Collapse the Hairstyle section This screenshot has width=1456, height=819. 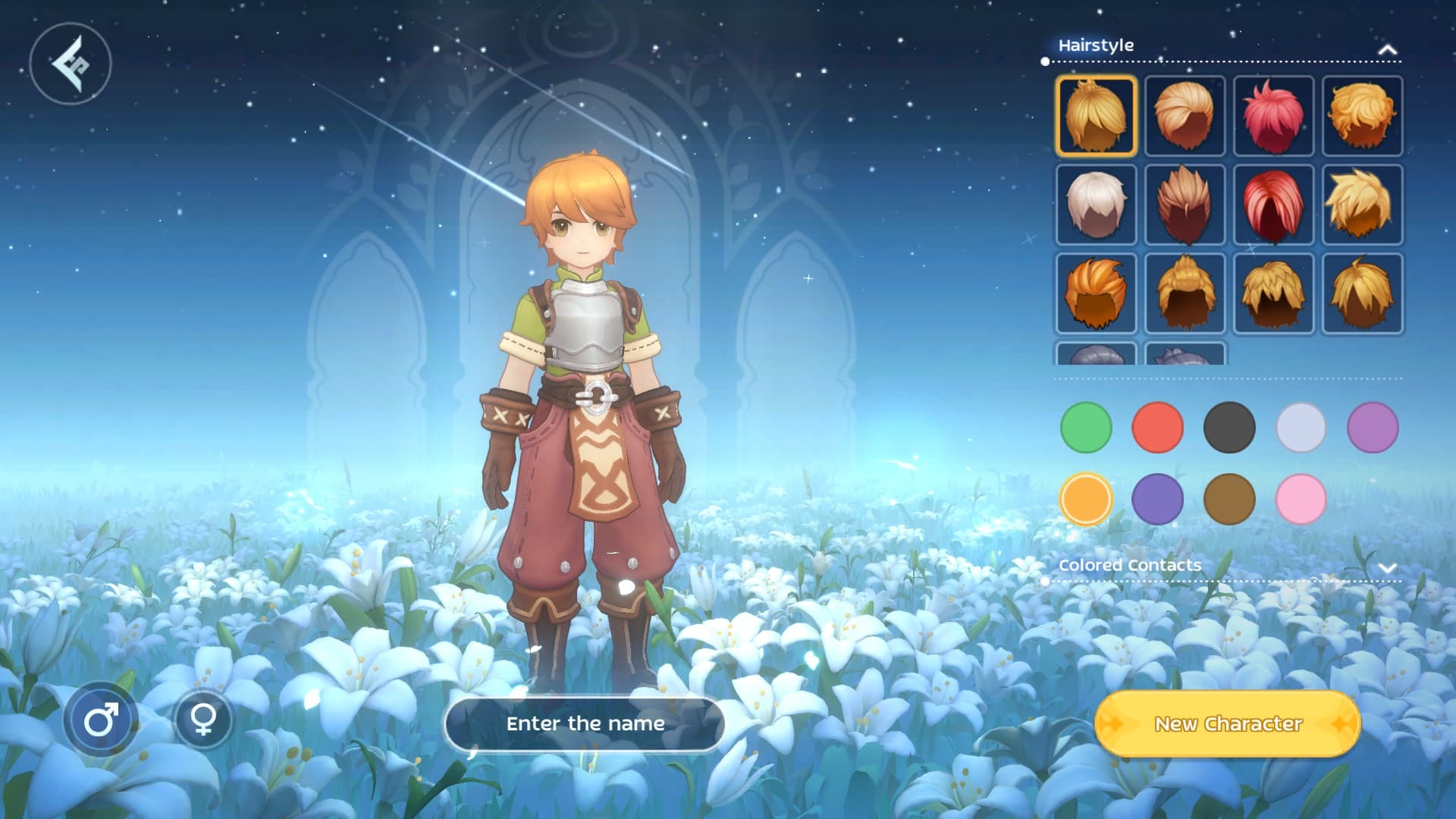click(1387, 49)
